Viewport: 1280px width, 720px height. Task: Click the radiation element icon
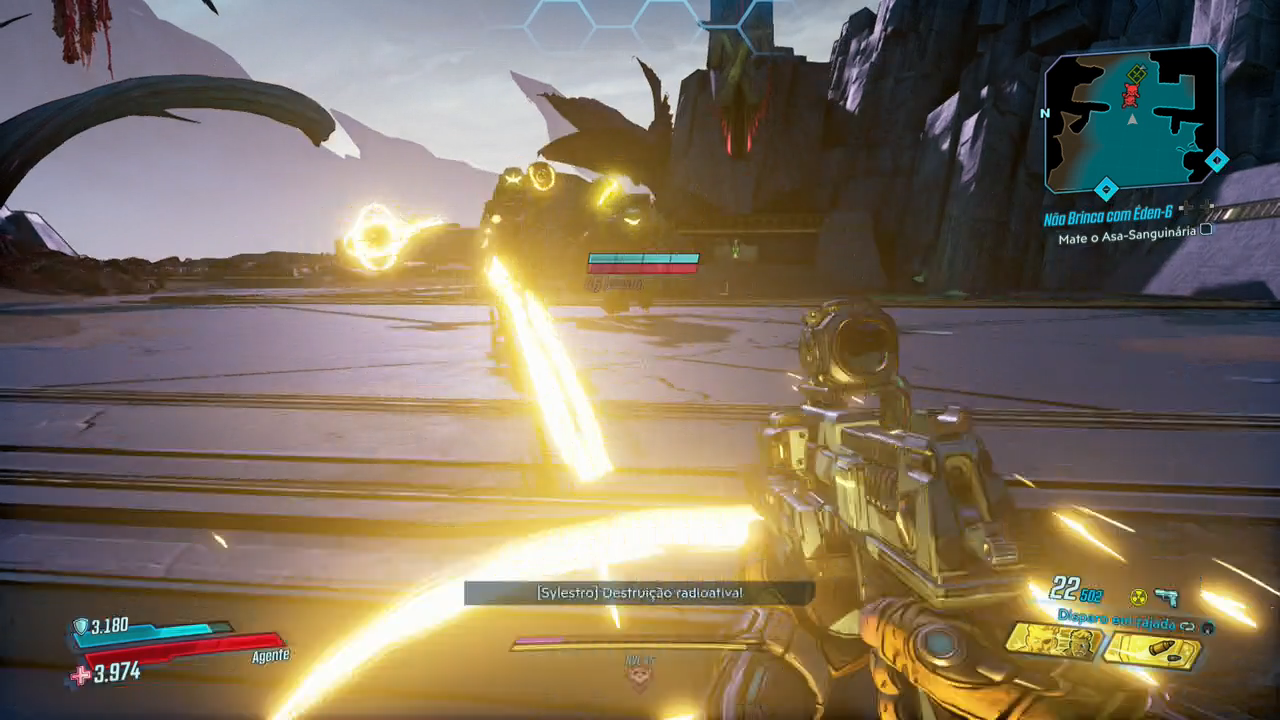[x=1137, y=597]
